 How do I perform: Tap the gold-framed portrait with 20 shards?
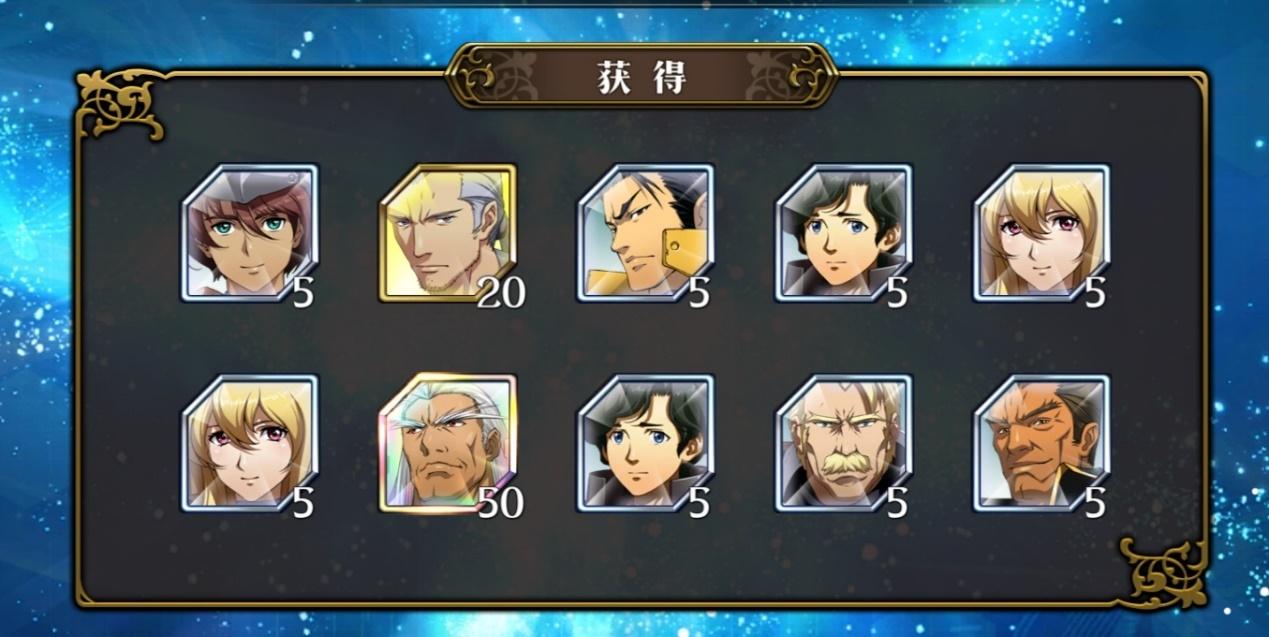pos(447,233)
